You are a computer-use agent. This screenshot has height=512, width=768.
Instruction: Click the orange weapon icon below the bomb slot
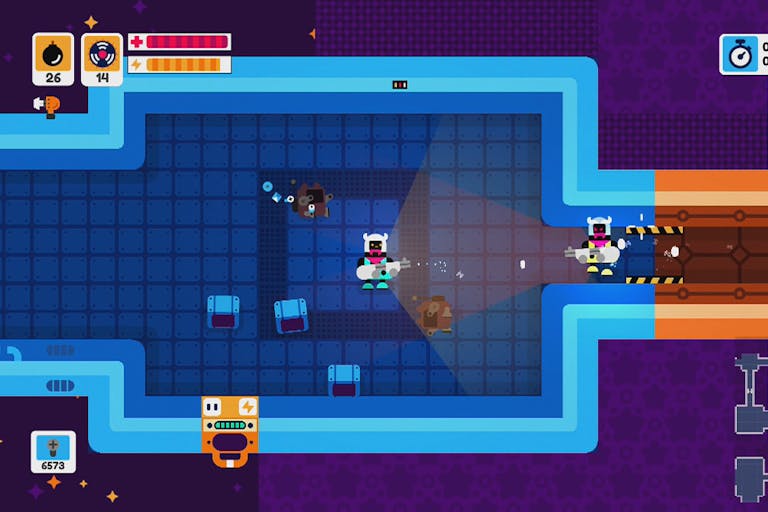47,104
